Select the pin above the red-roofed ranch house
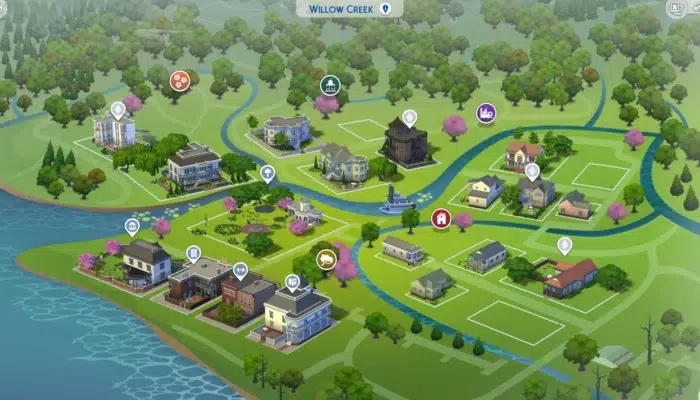700x400 pixels. [564, 244]
